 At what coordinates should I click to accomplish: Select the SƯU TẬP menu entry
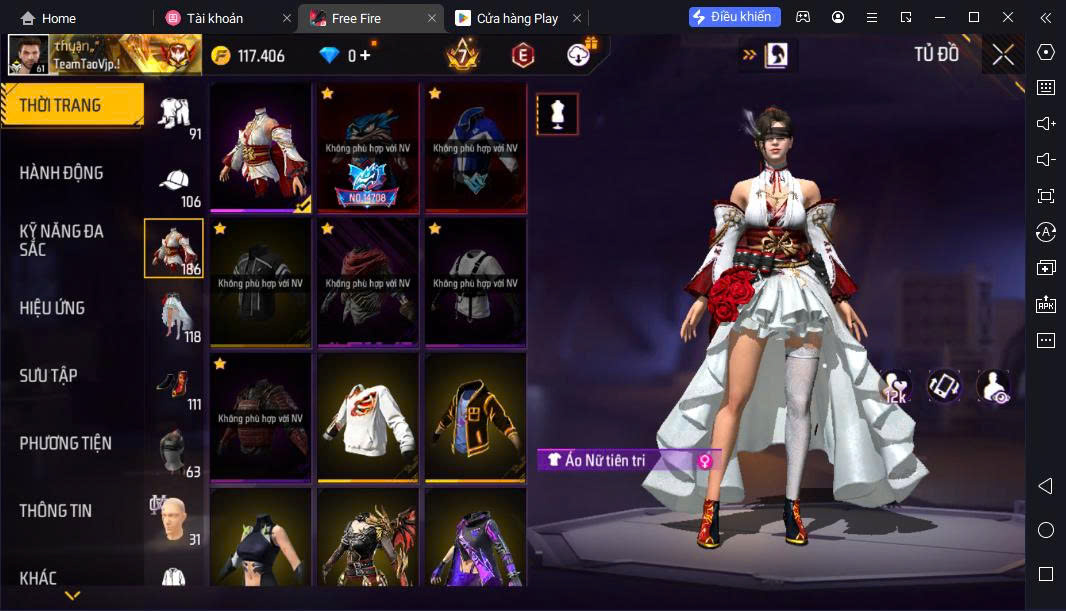(48, 376)
